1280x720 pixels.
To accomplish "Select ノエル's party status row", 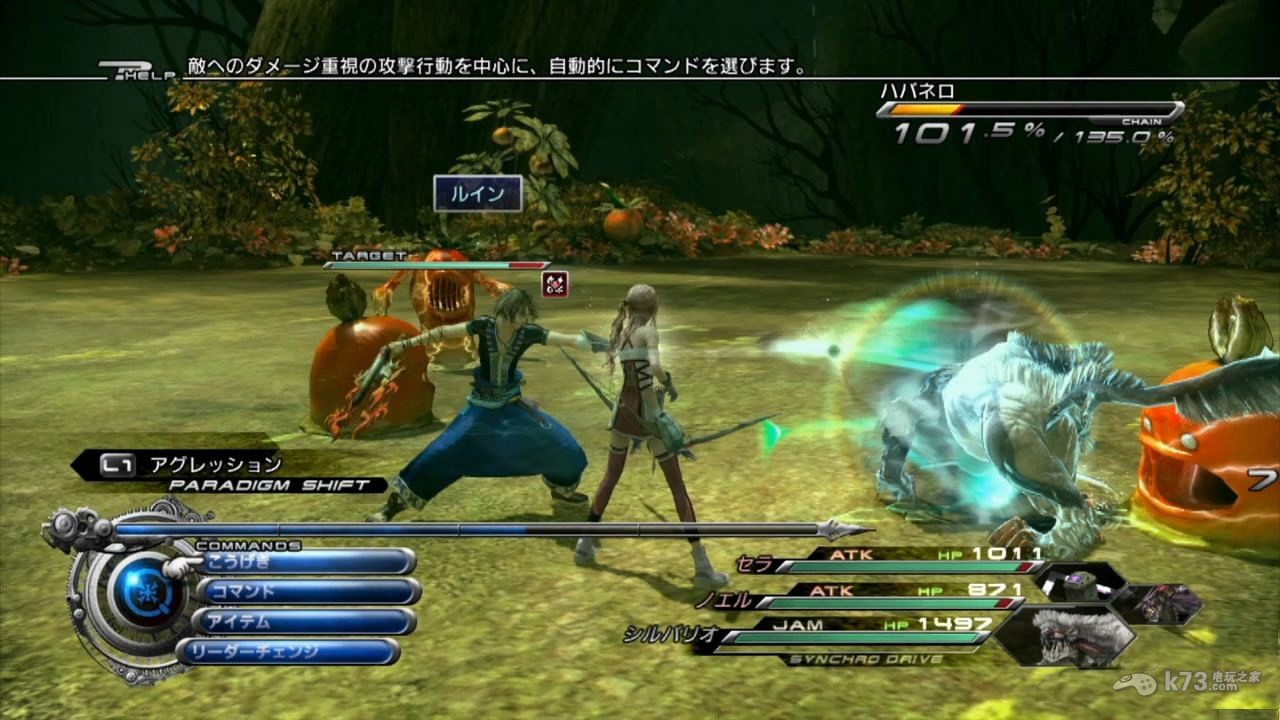I will [880, 598].
